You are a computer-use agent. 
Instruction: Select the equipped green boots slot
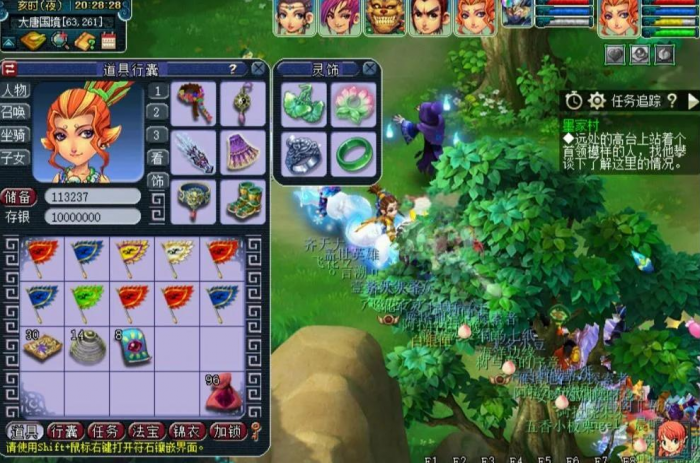coord(242,198)
